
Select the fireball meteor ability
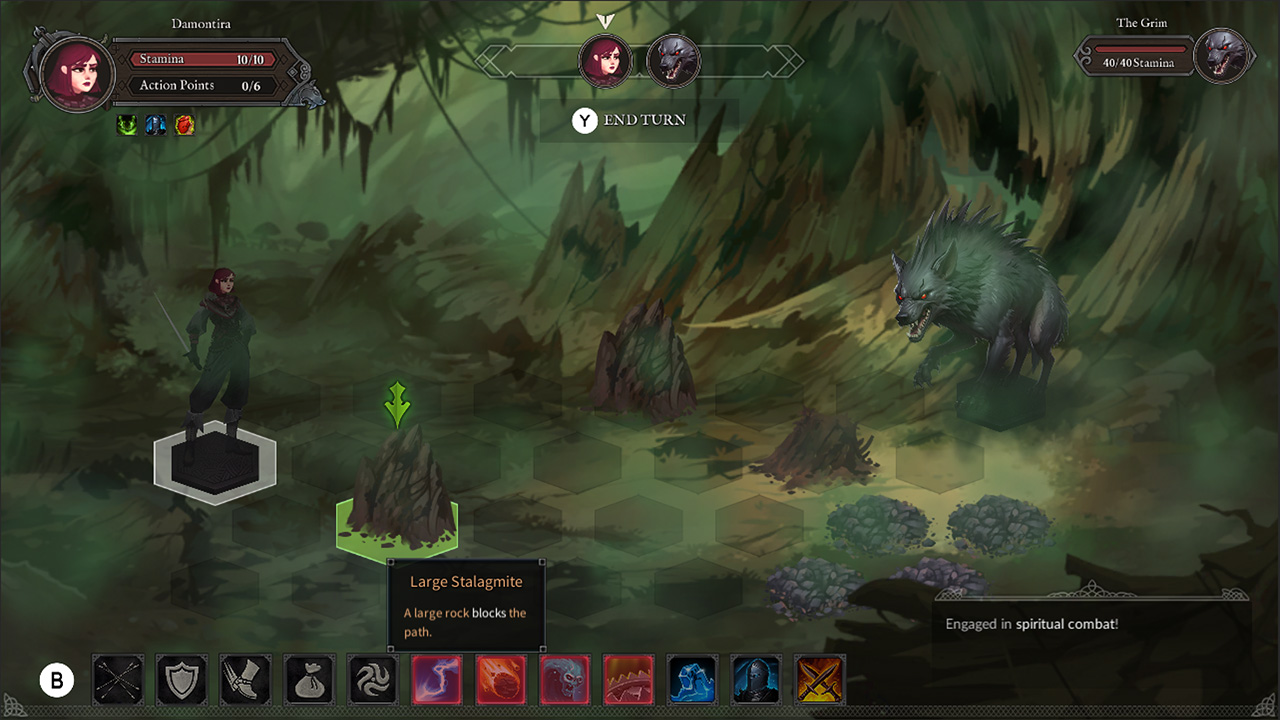tap(501, 679)
